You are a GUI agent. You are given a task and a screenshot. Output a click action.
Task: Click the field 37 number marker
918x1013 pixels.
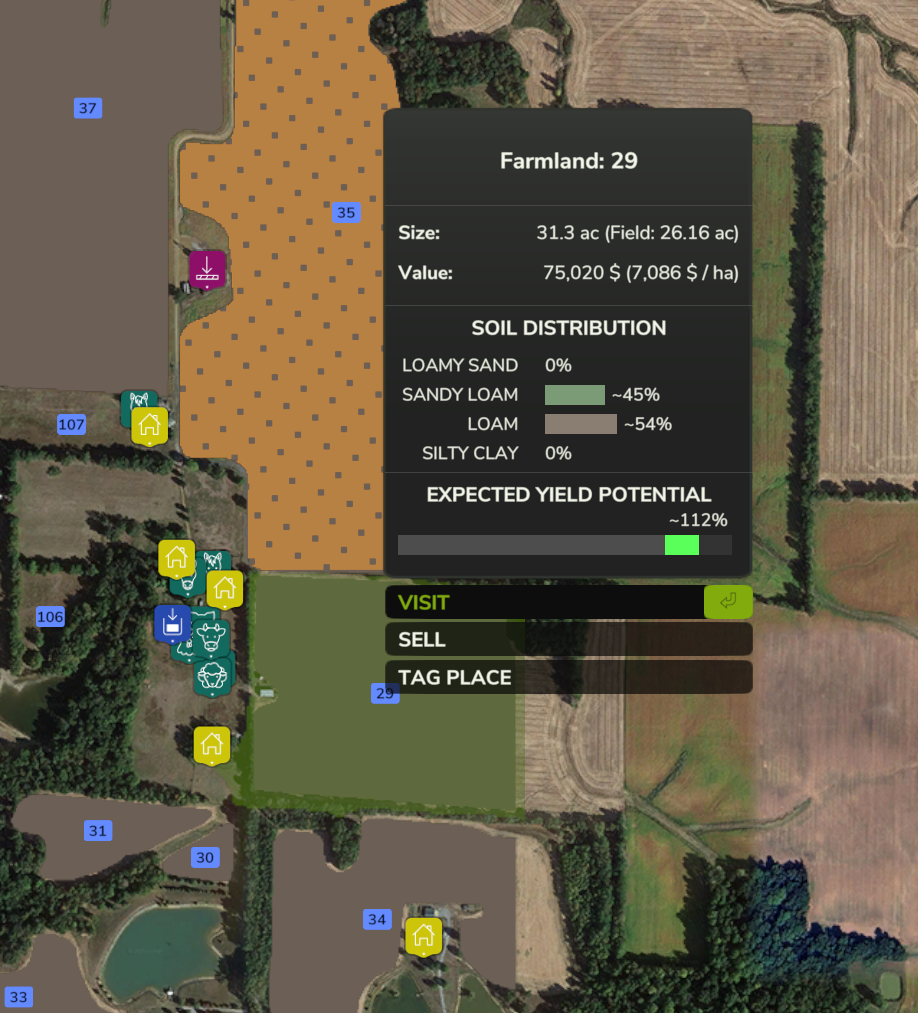(88, 108)
